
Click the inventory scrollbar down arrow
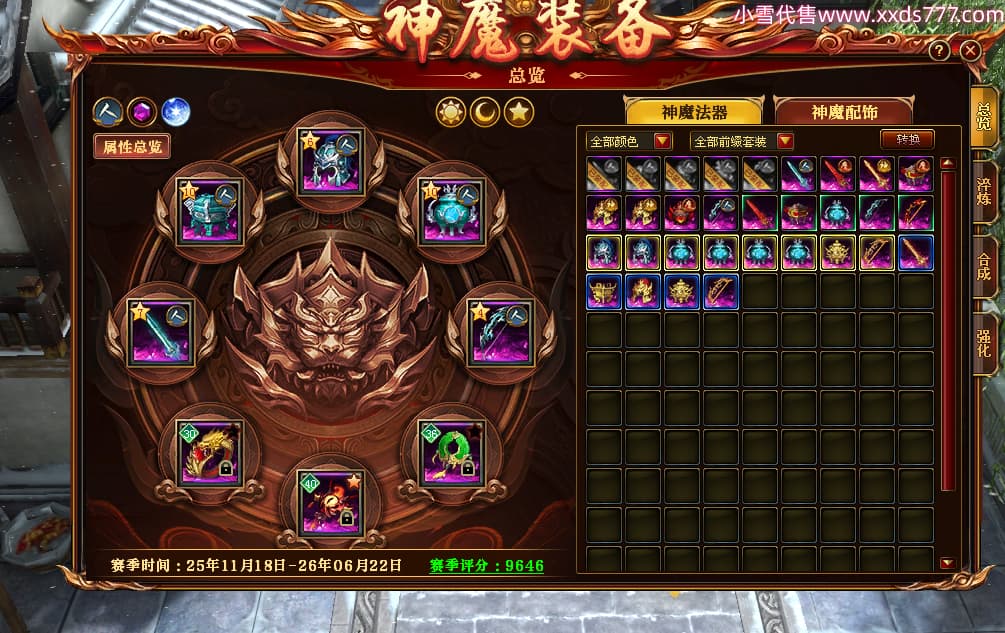click(x=947, y=563)
